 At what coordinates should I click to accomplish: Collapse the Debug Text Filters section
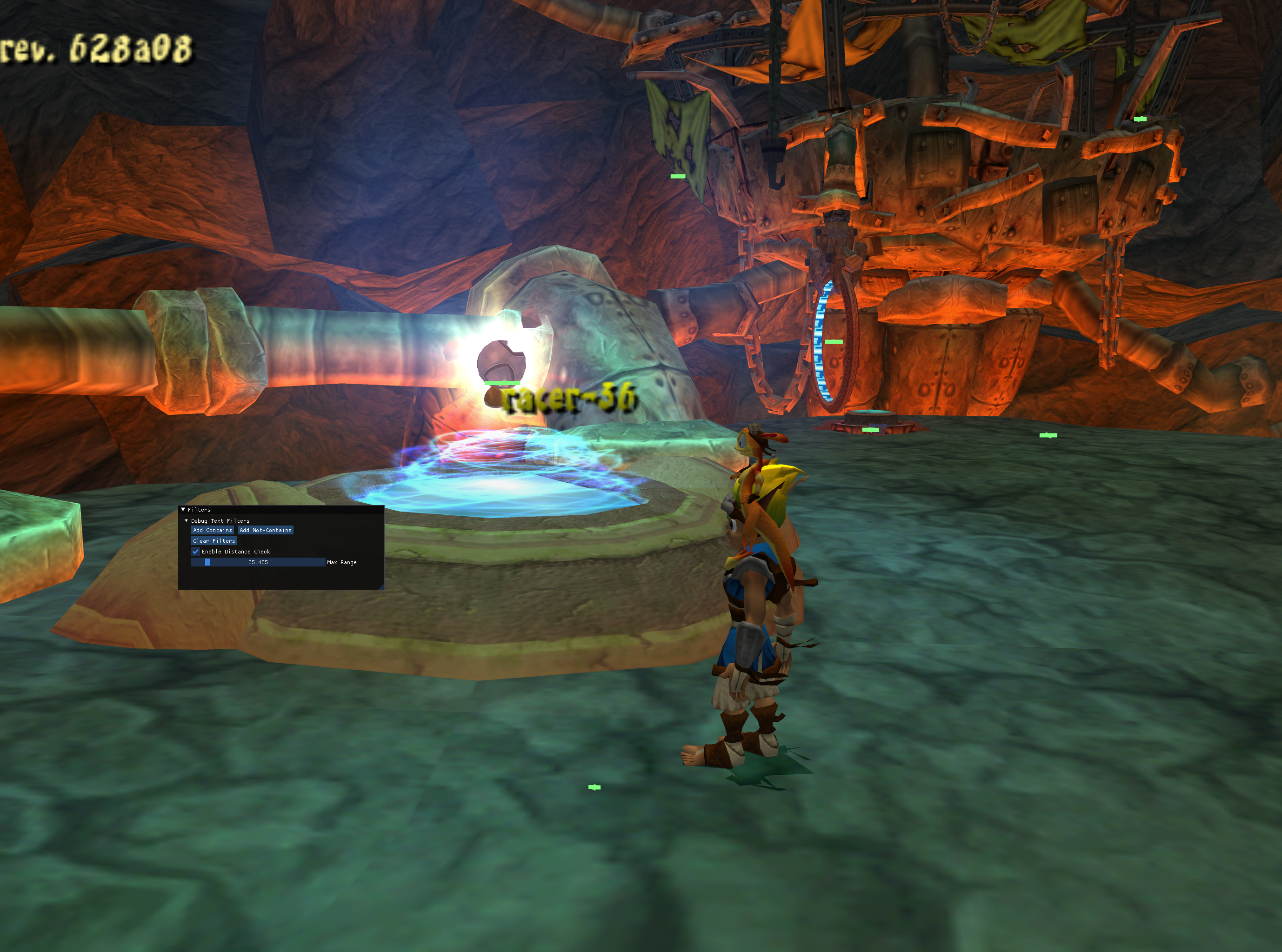[x=186, y=520]
